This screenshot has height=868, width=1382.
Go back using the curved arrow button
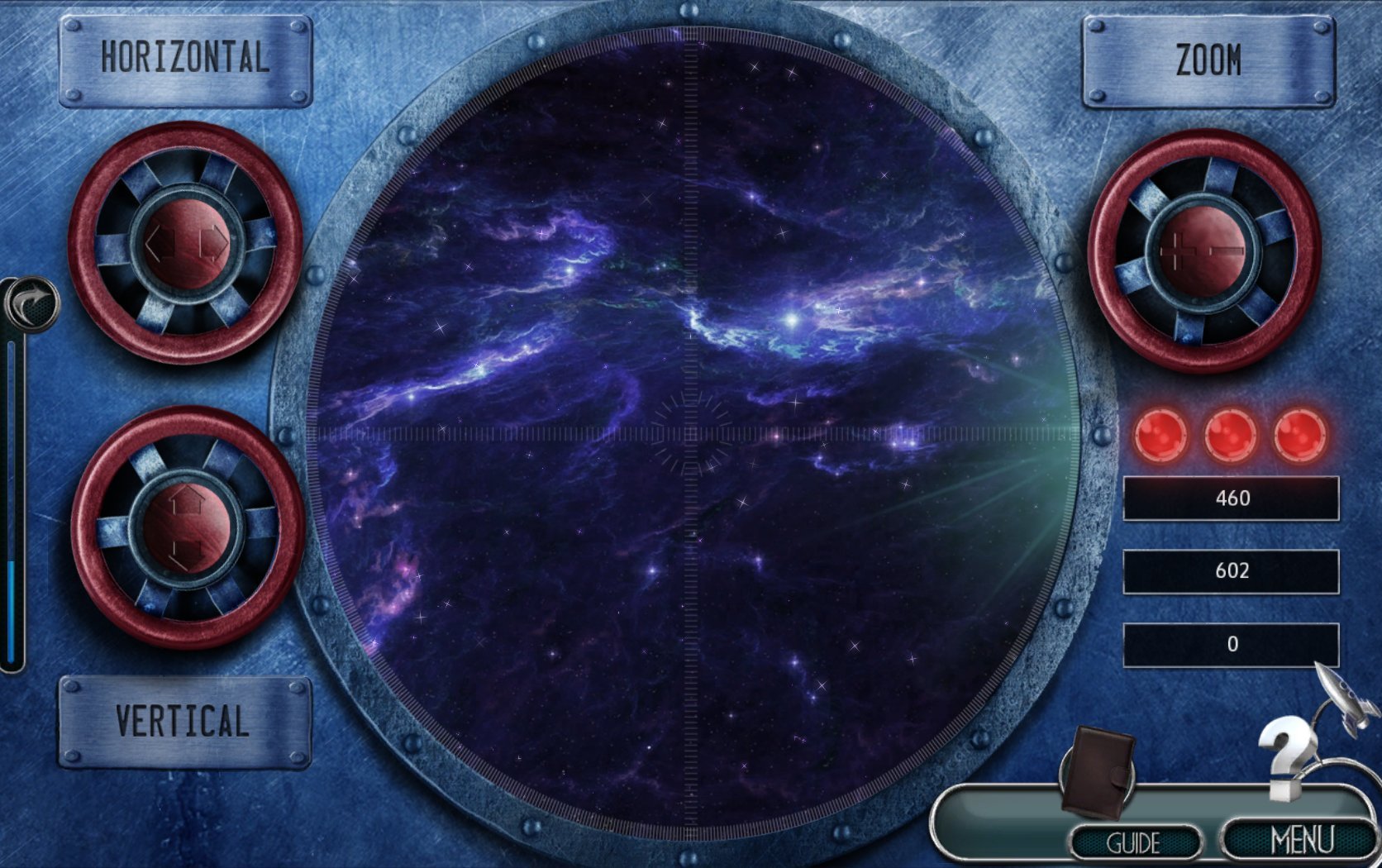coord(31,303)
